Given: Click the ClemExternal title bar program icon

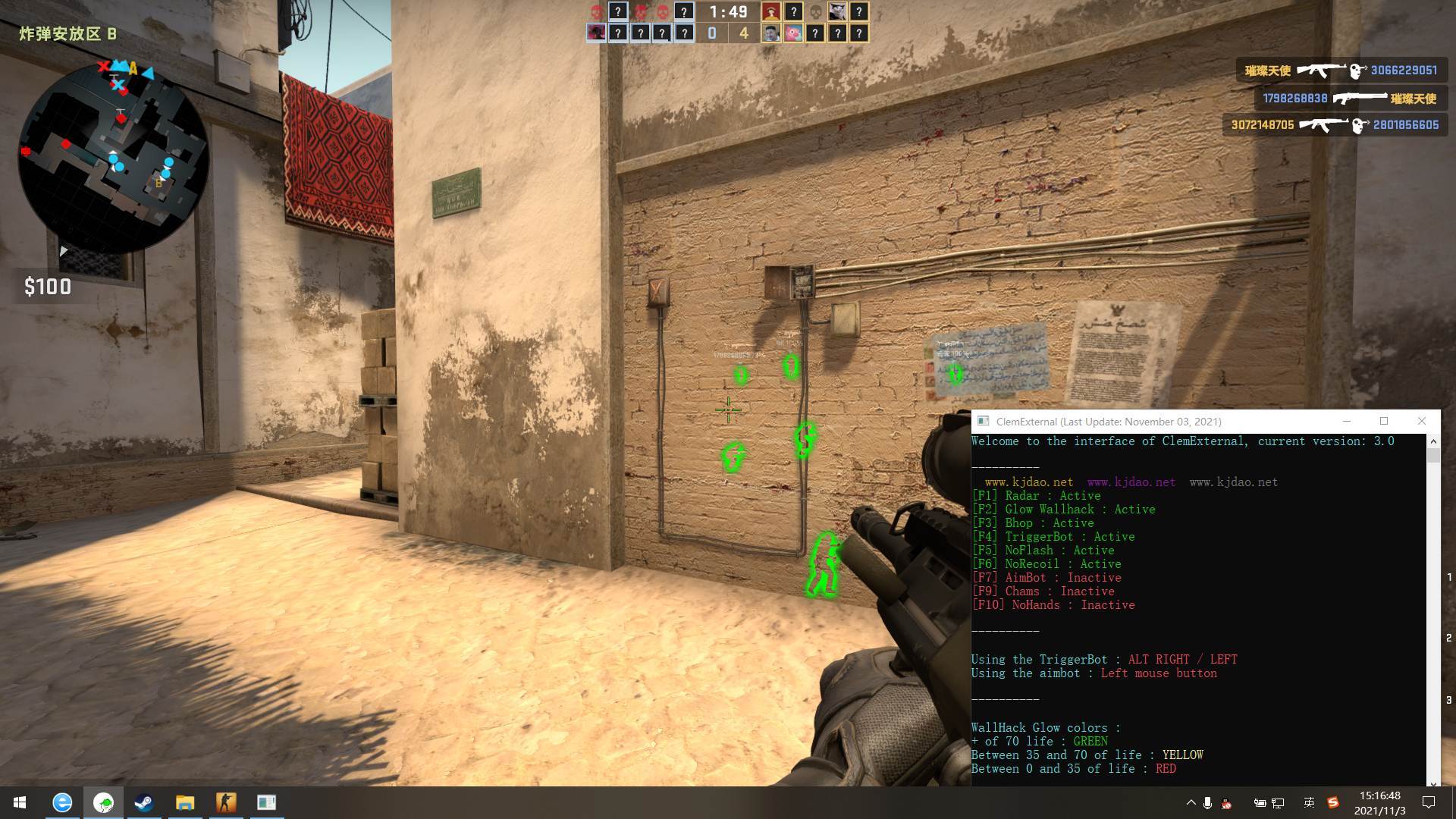Looking at the screenshot, I should (x=983, y=421).
